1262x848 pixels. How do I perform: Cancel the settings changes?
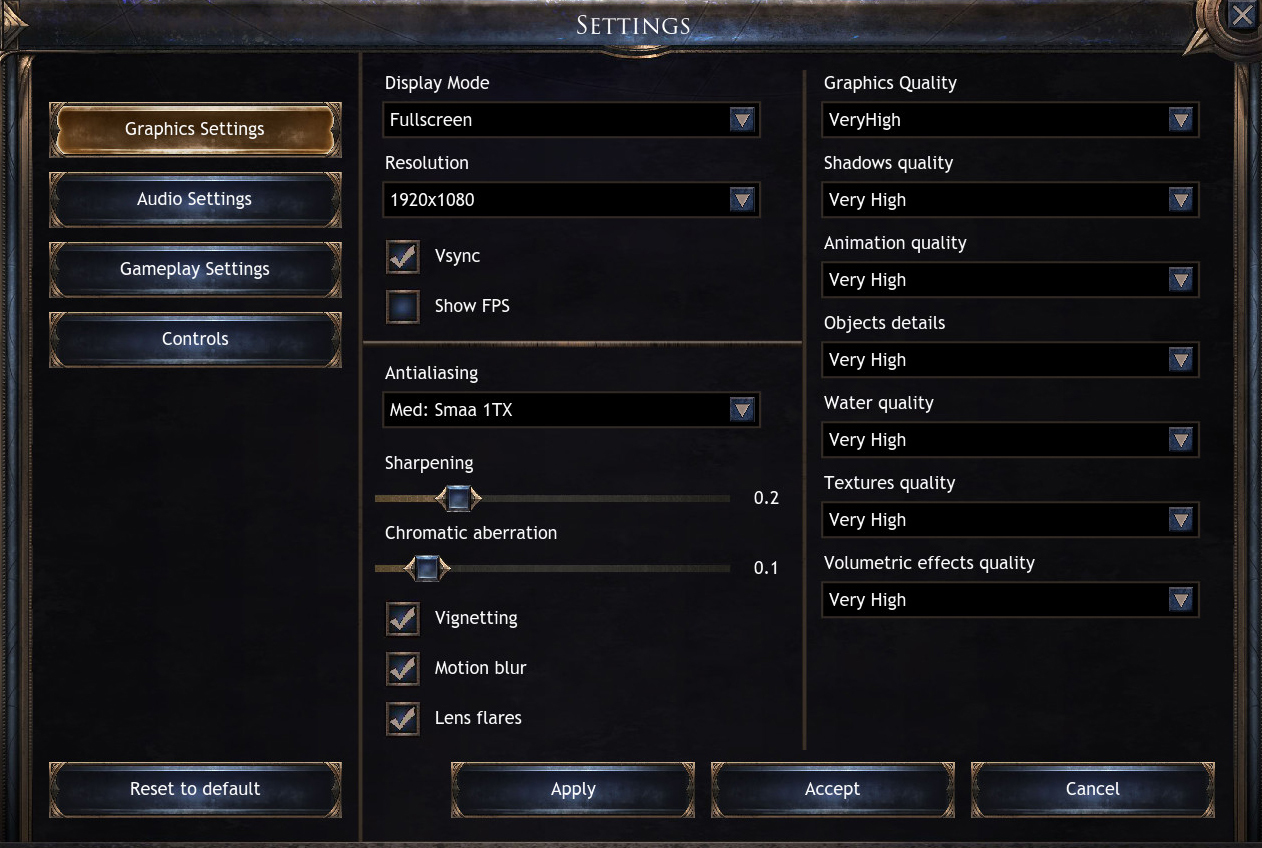tap(1092, 789)
